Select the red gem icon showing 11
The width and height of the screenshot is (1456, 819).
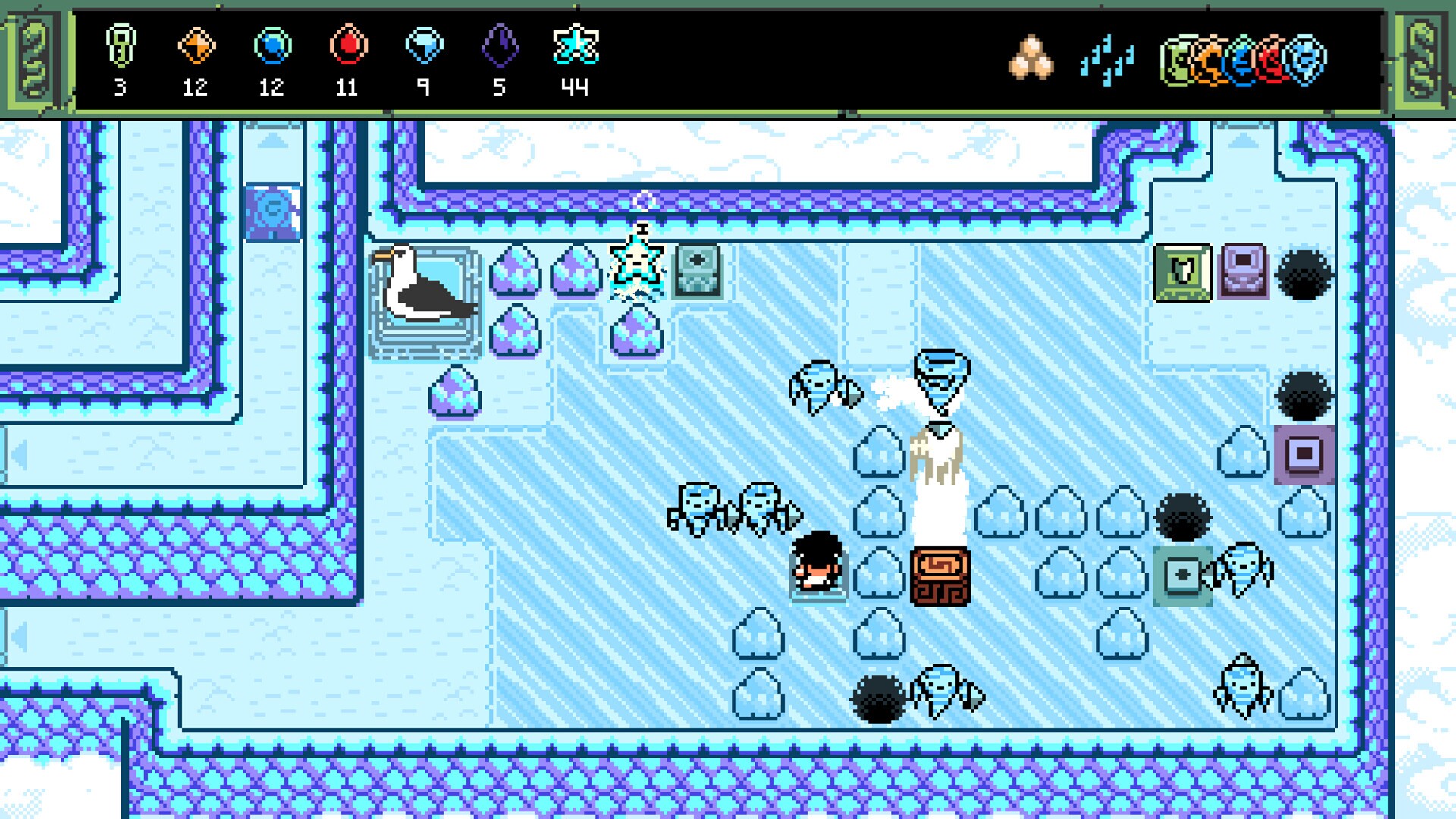347,45
